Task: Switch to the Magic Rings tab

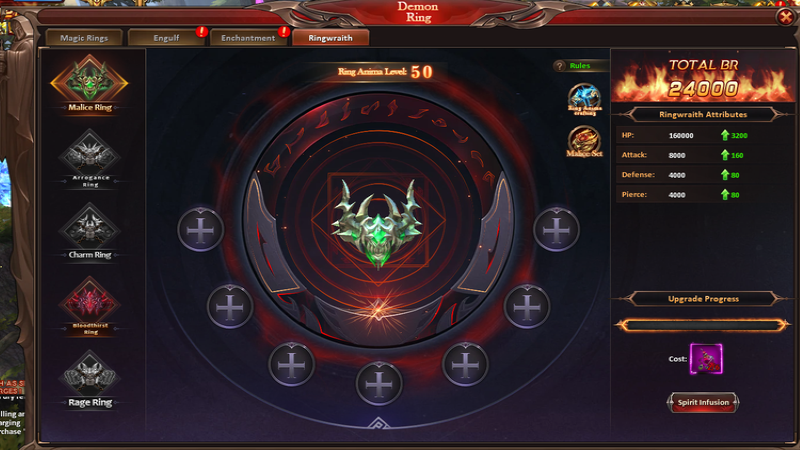Action: (x=83, y=37)
